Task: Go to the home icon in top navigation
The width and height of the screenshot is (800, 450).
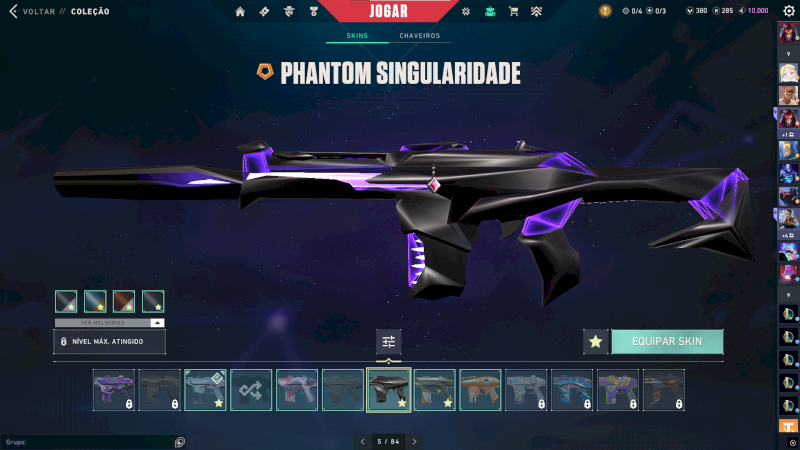Action: point(240,12)
